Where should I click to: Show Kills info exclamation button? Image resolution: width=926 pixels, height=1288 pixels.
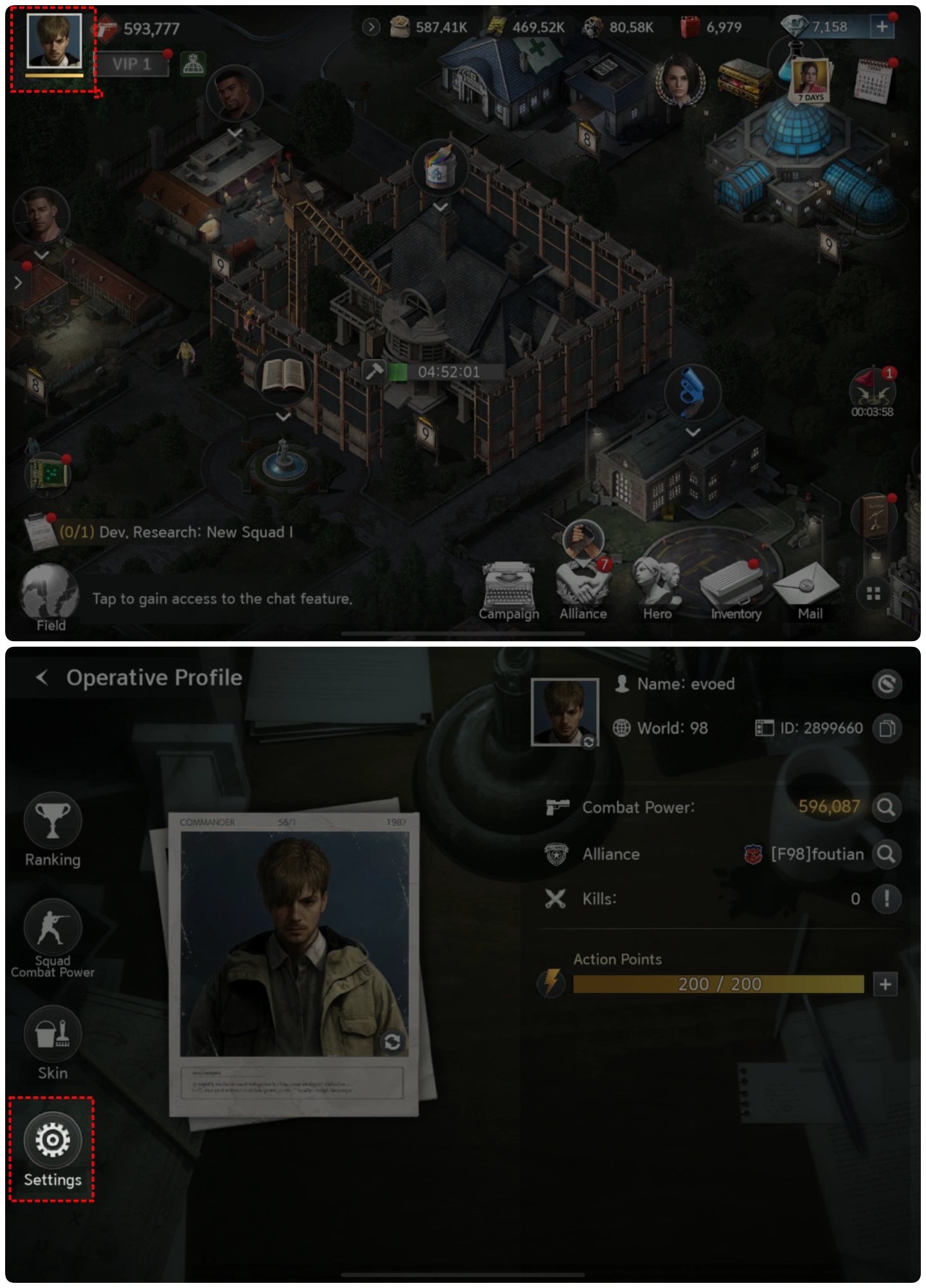(886, 899)
